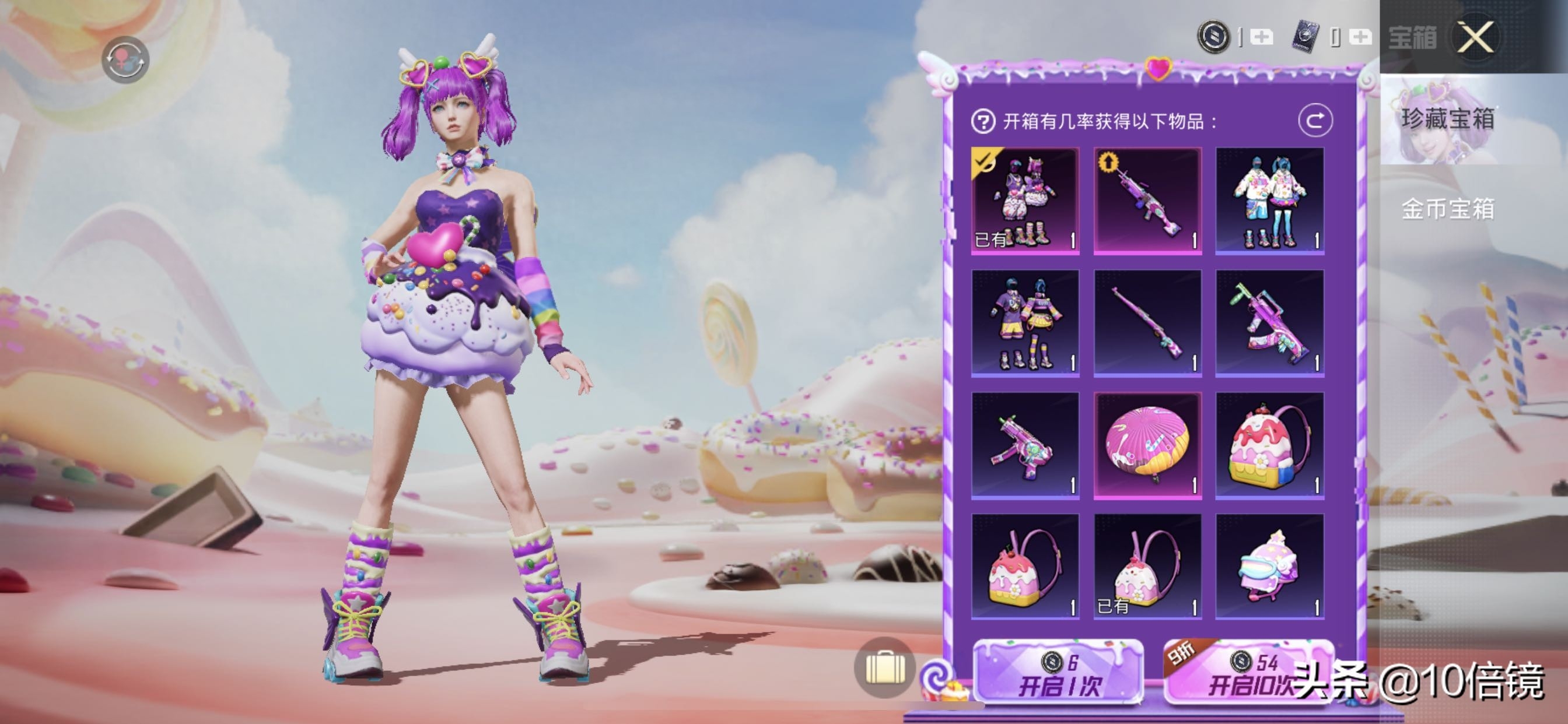Select the white hoodie outfit set
The image size is (1568, 724).
1270,201
